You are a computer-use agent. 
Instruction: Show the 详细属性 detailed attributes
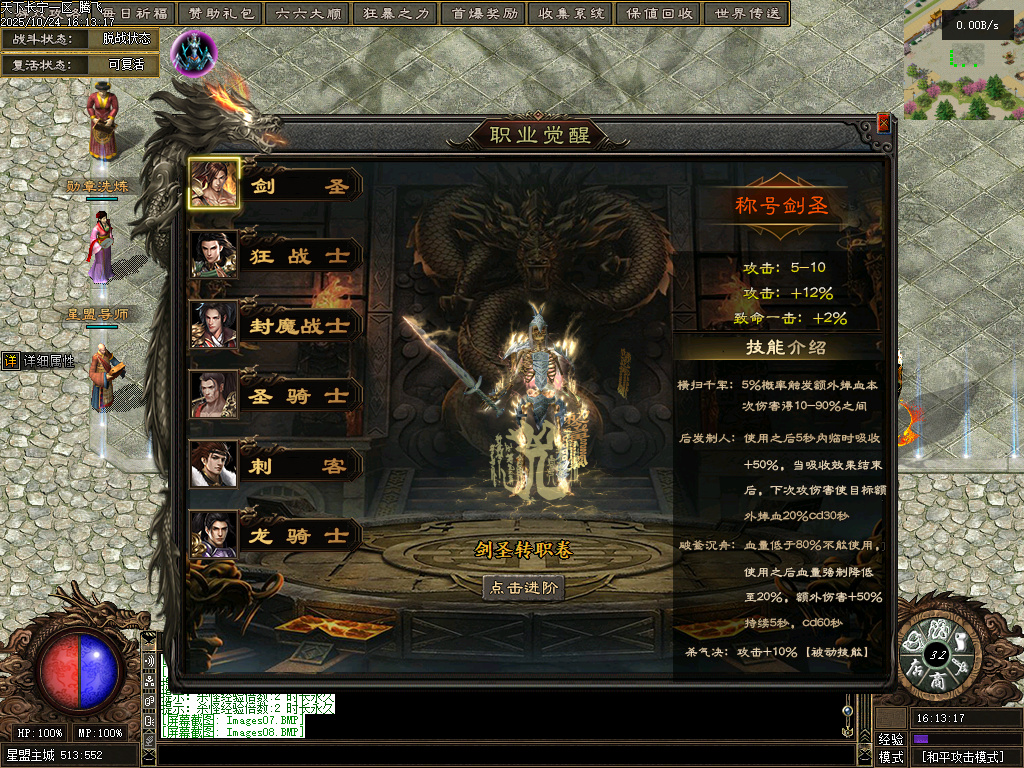(40, 361)
